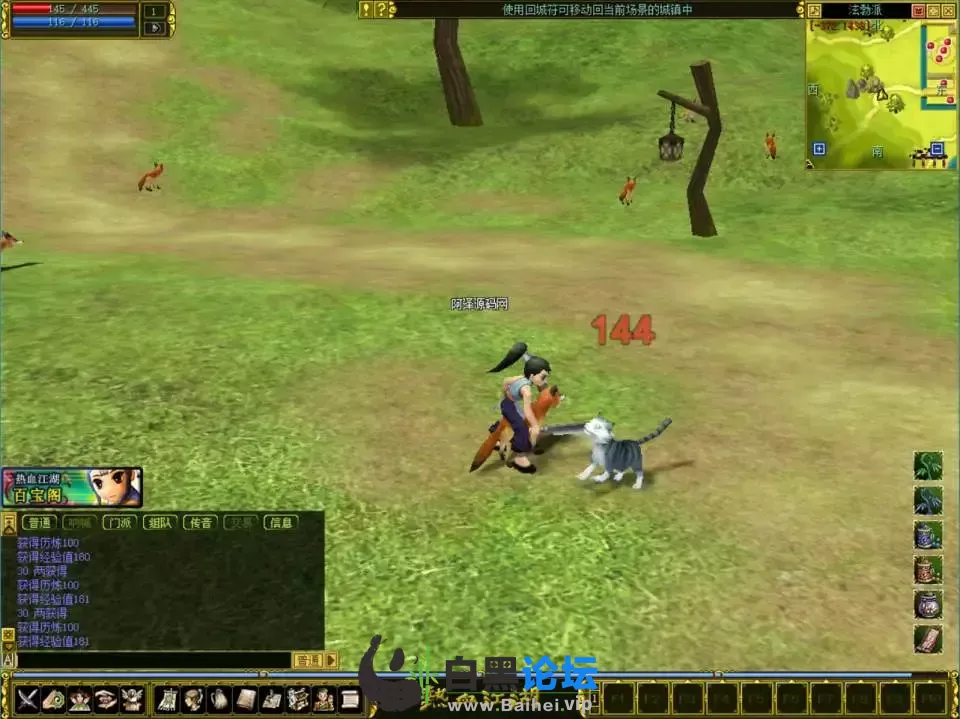
Task: Click the minimap zoom-in plus button
Action: click(819, 149)
